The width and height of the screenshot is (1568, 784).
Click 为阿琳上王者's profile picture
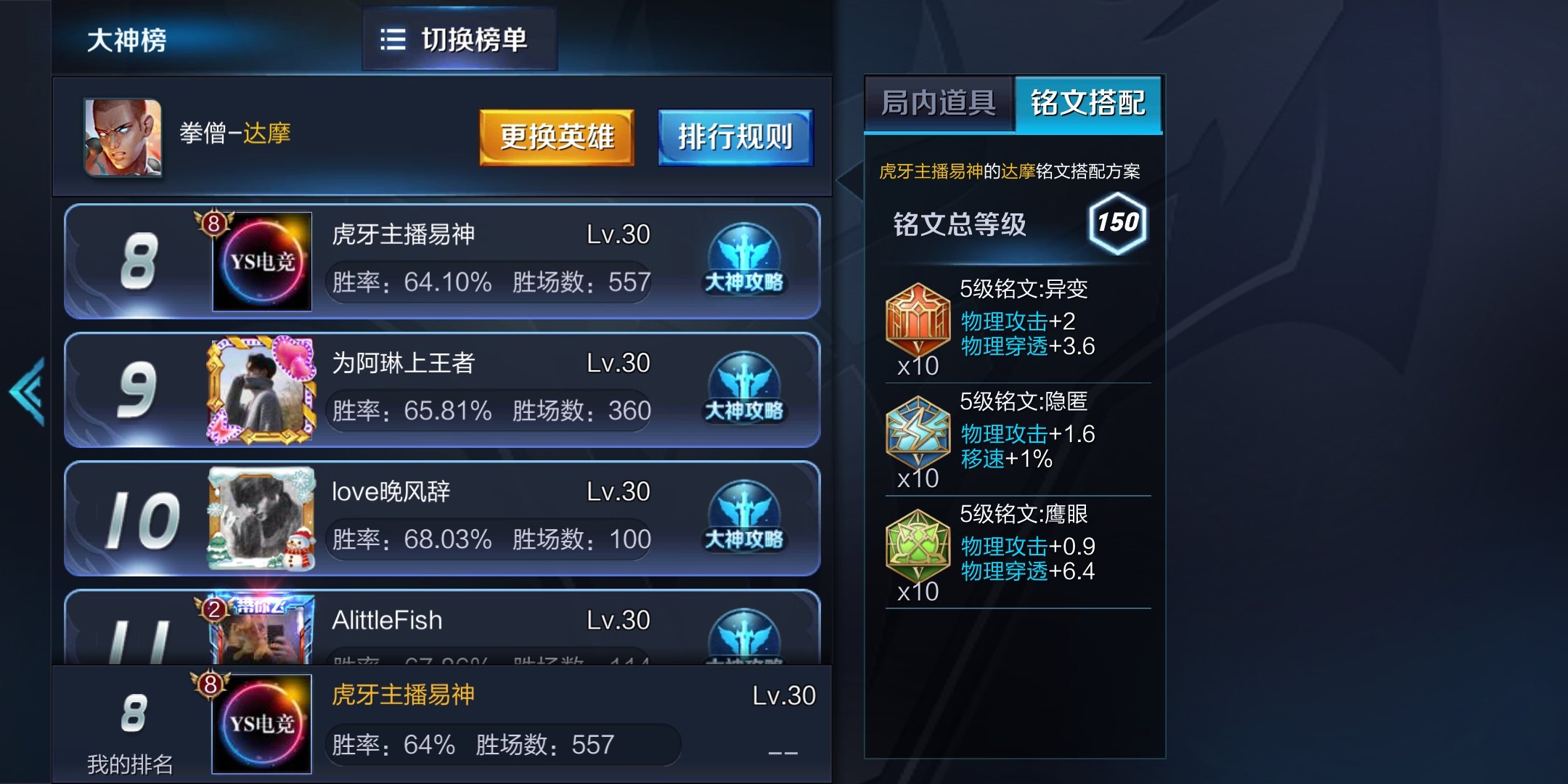tap(261, 391)
